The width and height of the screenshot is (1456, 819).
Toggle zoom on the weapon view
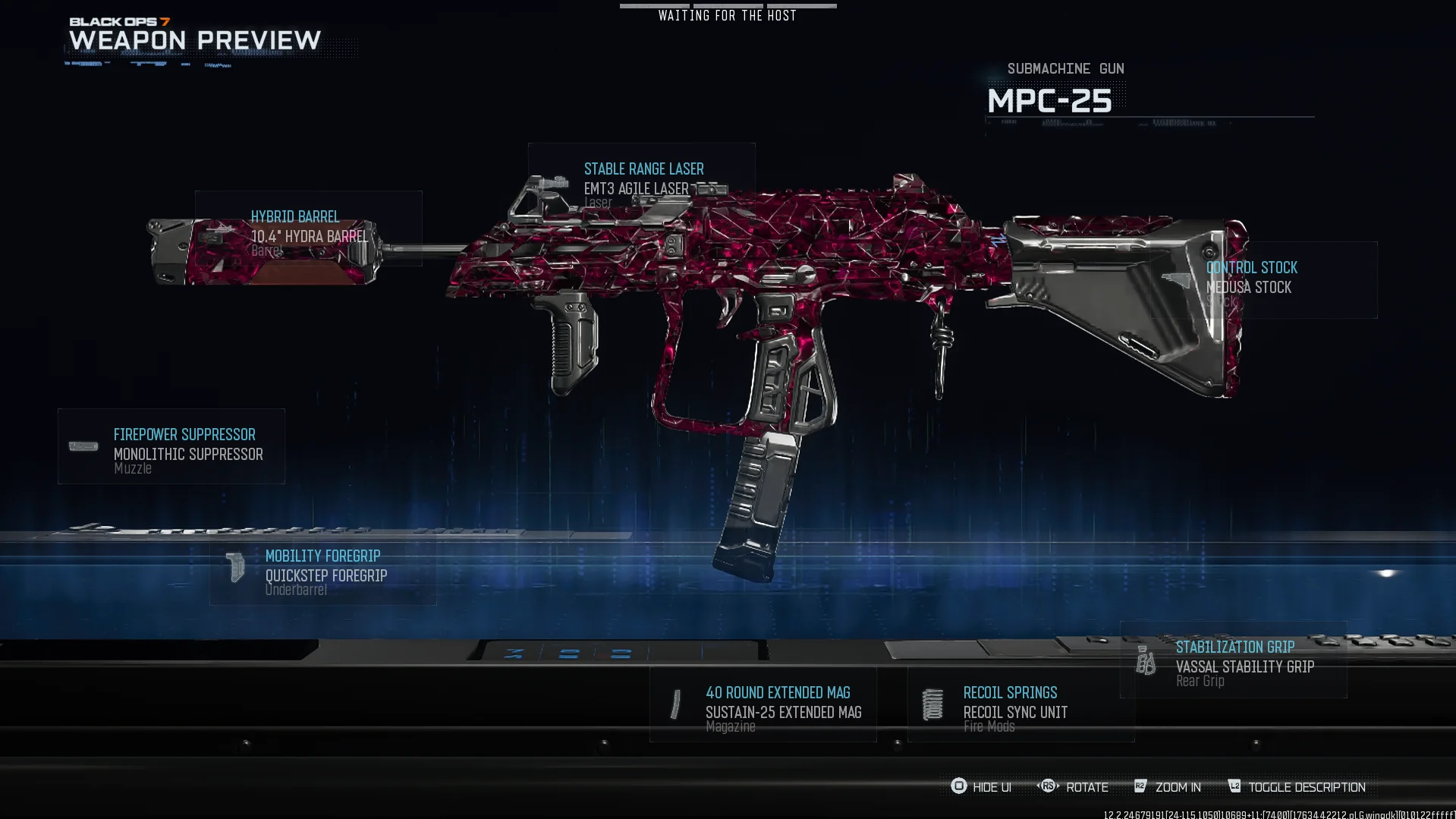(1179, 787)
